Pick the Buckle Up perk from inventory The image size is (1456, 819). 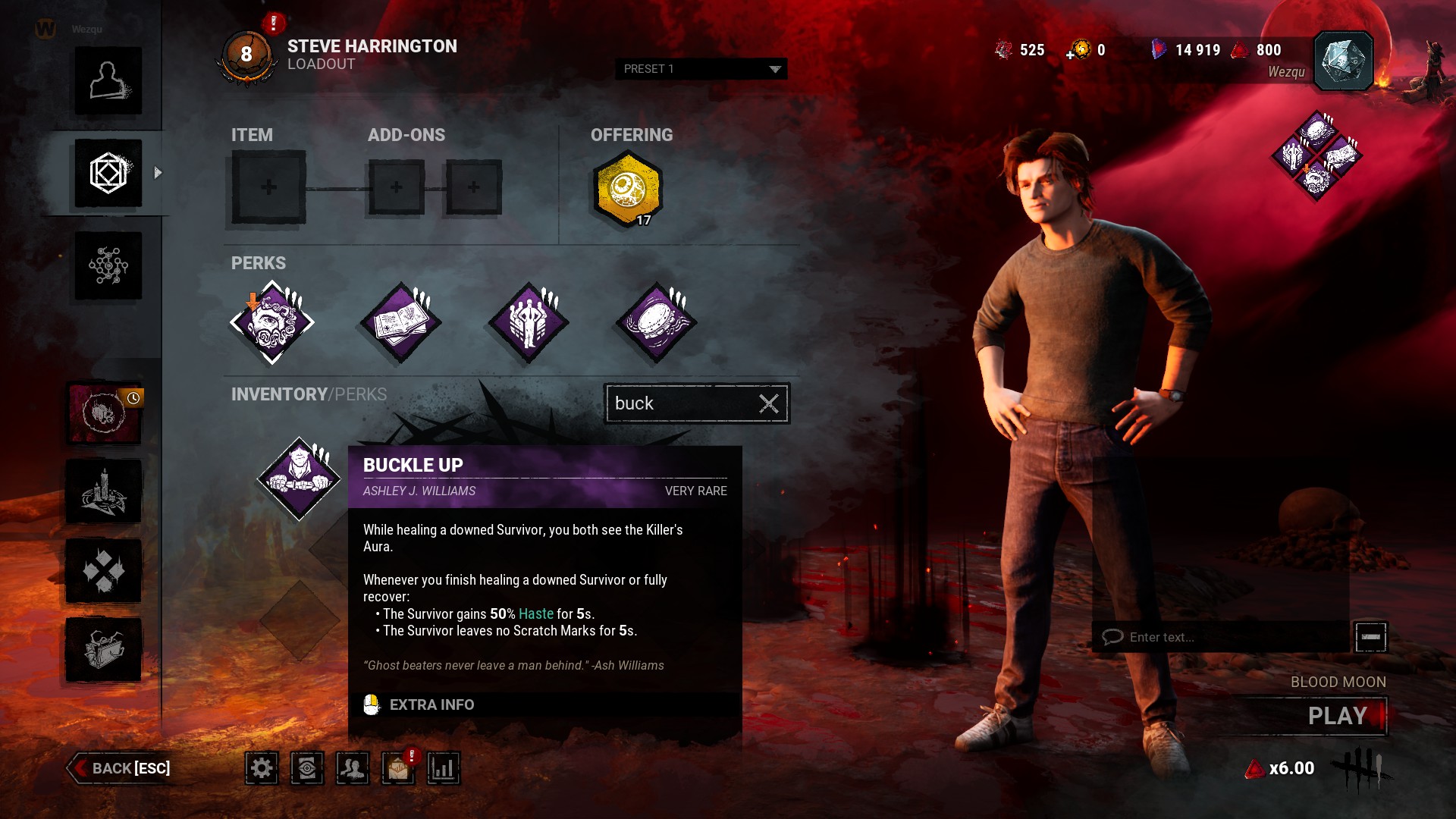[300, 479]
